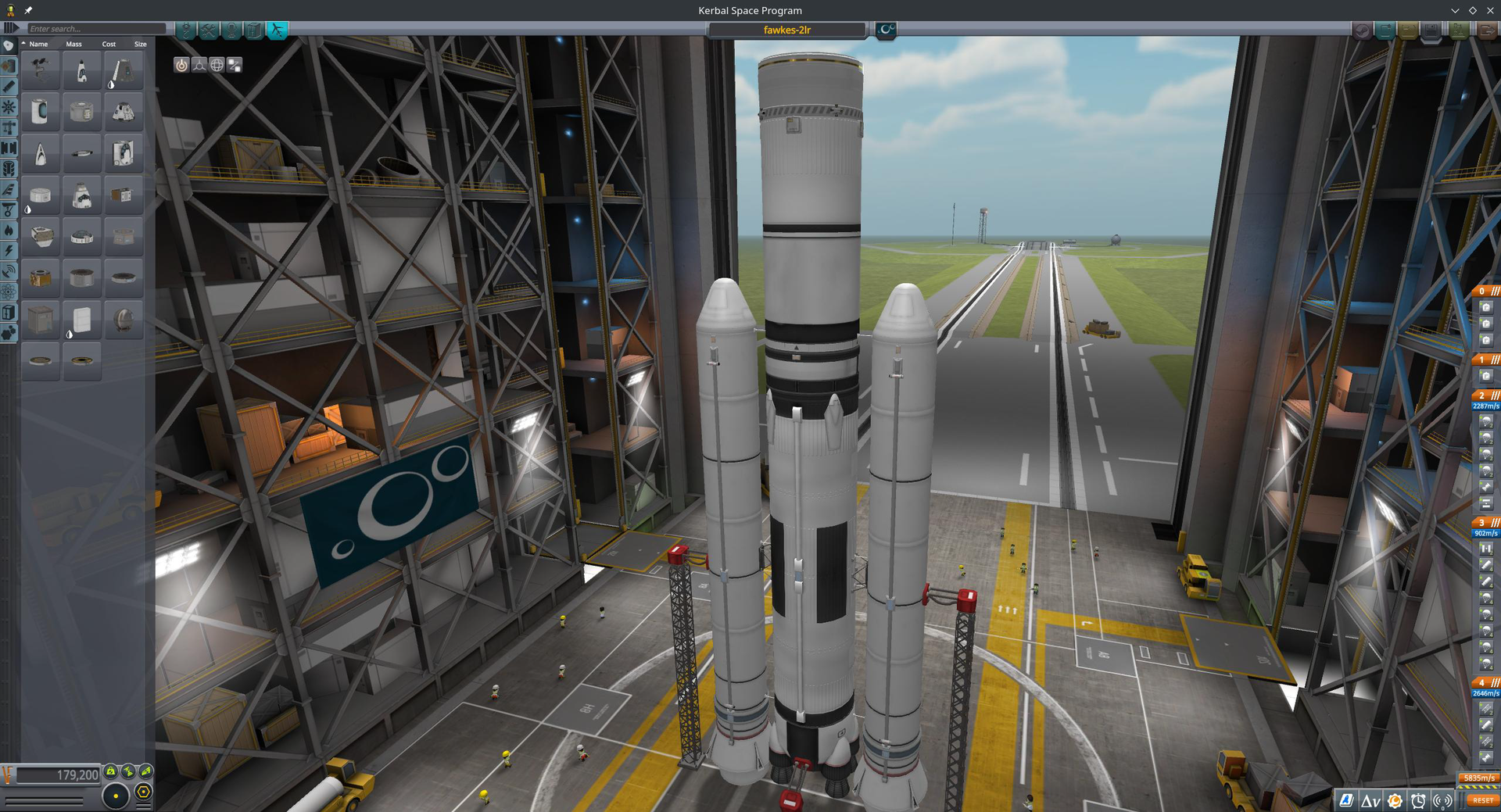Open the Engineer's Report rocket-book app

coord(1346,800)
